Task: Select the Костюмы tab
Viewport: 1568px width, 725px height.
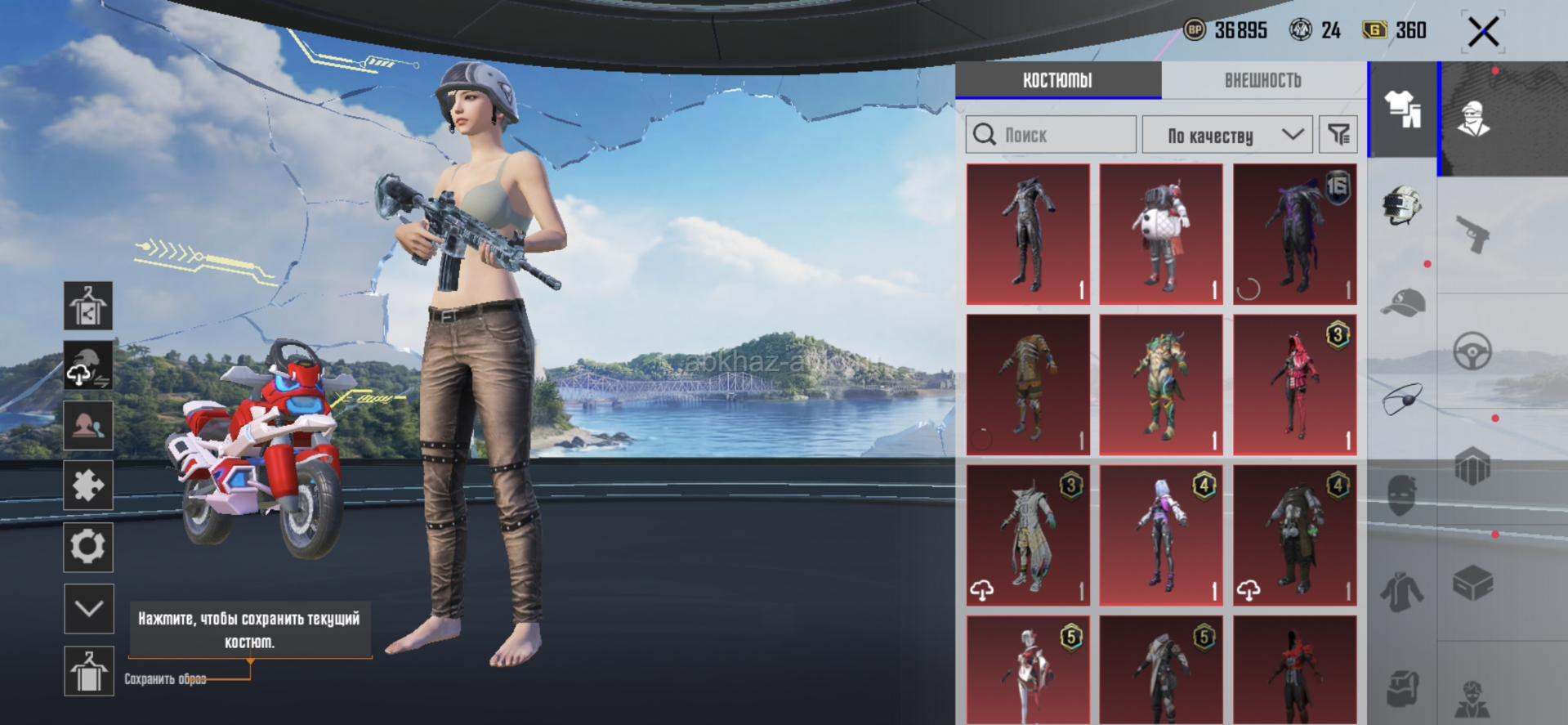Action: coord(1057,80)
